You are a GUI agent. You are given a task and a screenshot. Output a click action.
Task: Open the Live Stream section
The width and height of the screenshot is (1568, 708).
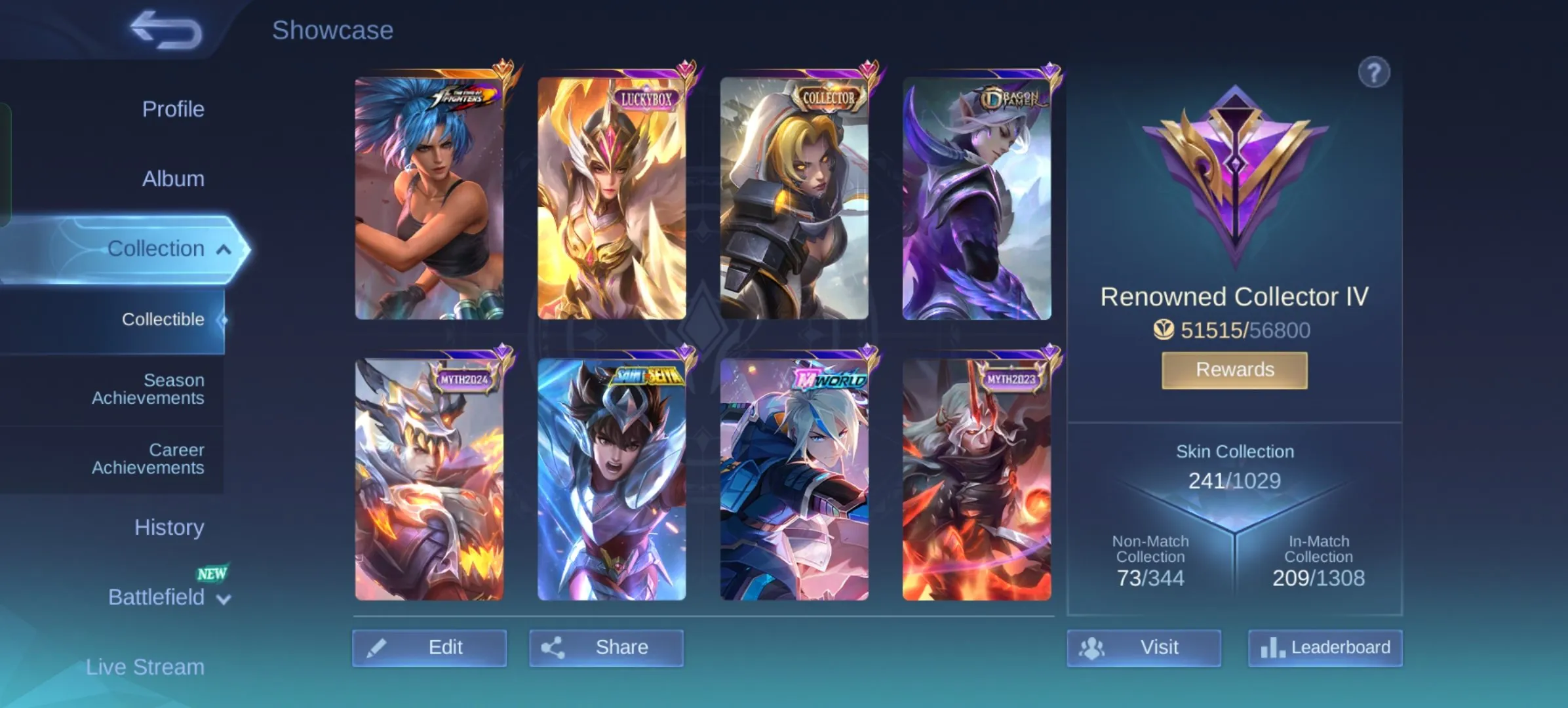(145, 667)
